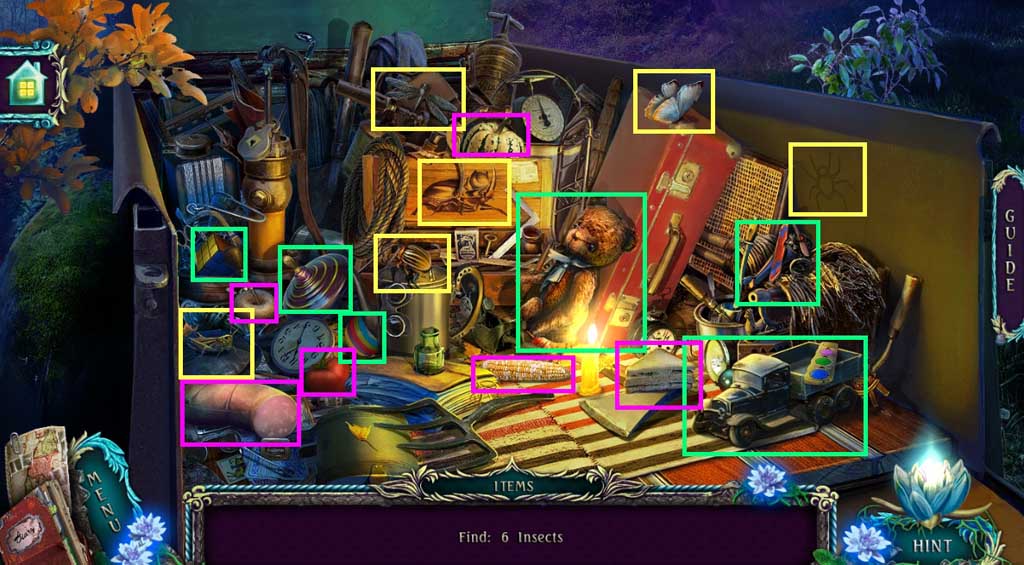
Task: Open the Menu button
Action: click(101, 492)
